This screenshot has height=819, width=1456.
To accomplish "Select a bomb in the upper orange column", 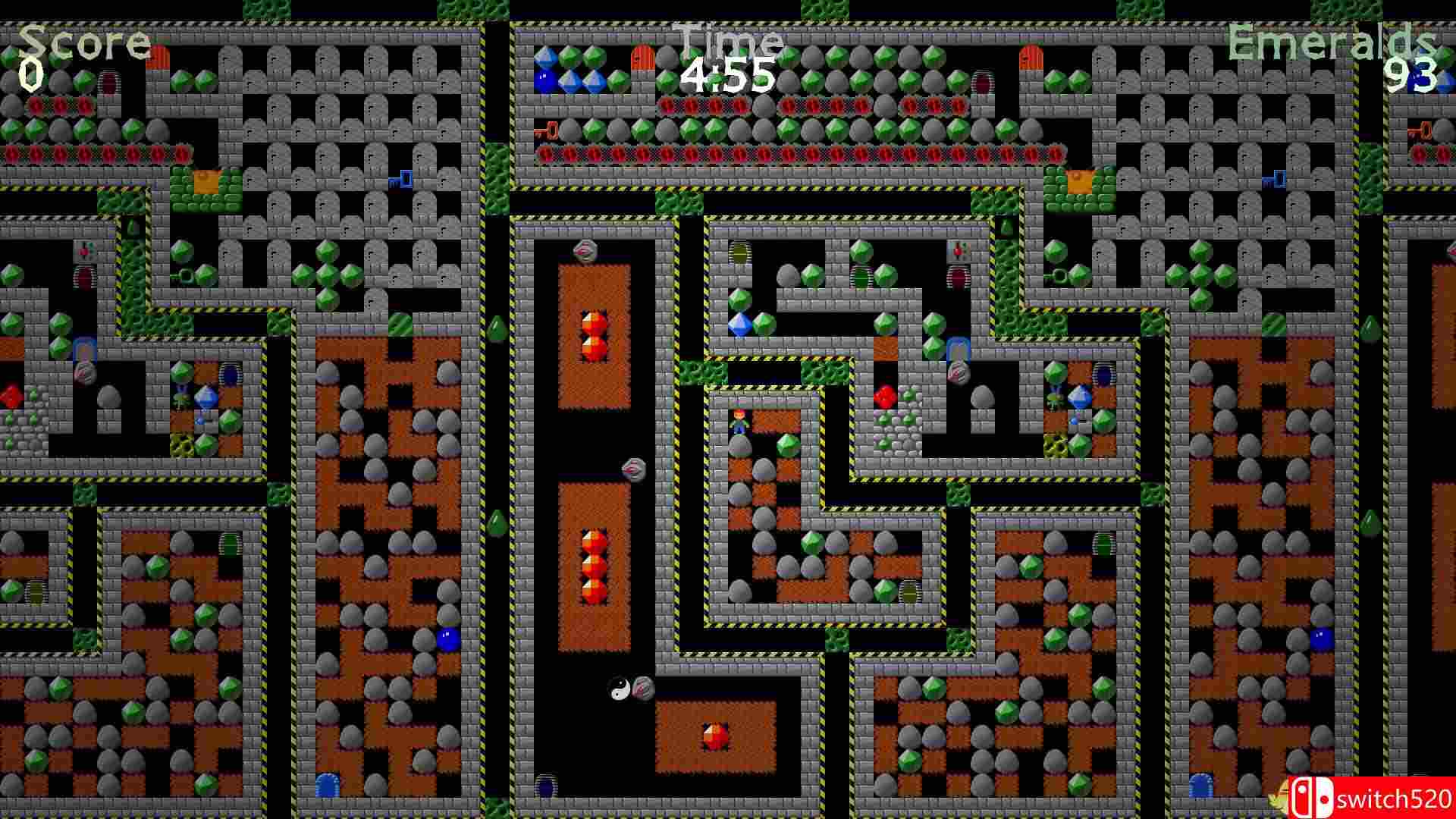I will 594,322.
